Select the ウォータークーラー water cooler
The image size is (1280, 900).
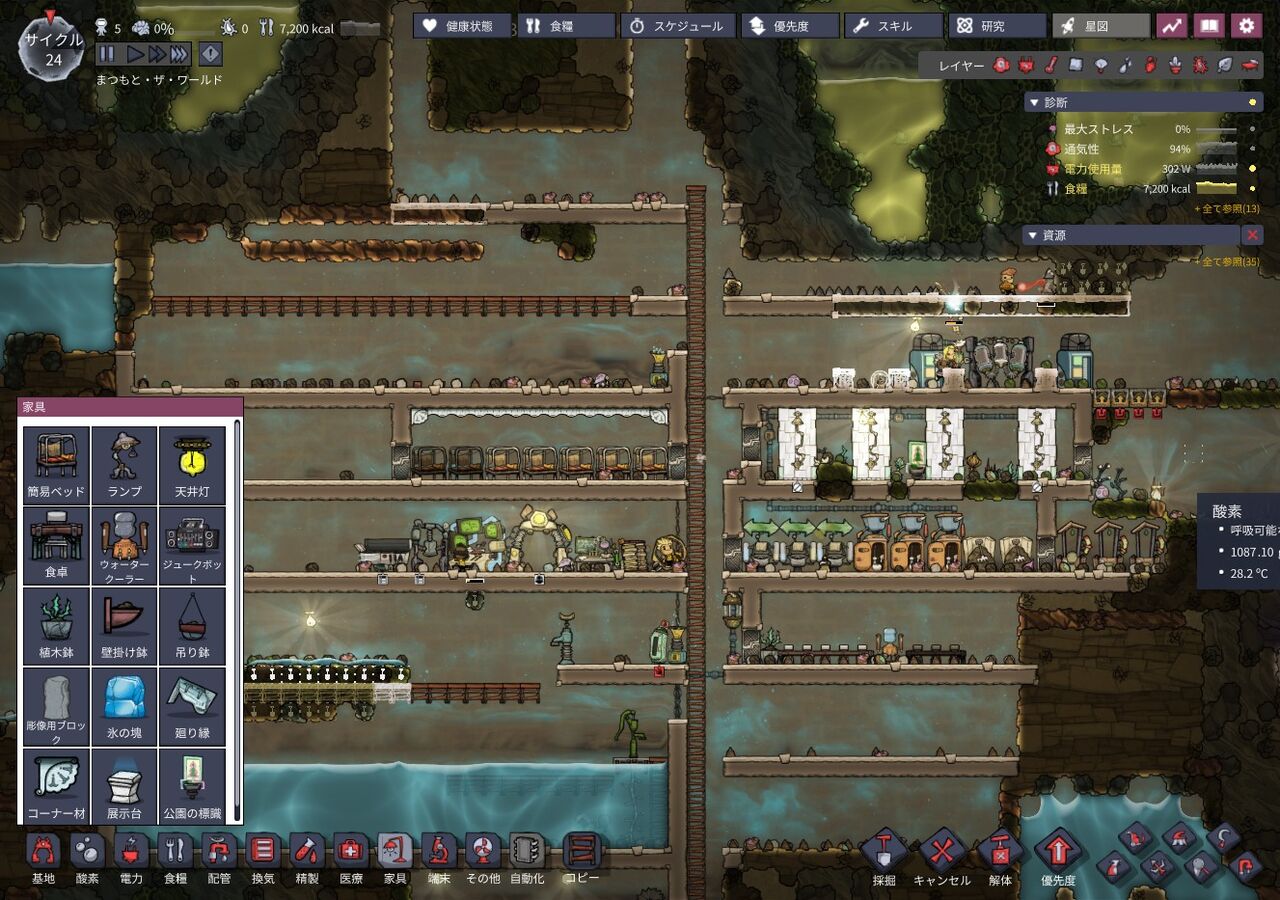124,545
